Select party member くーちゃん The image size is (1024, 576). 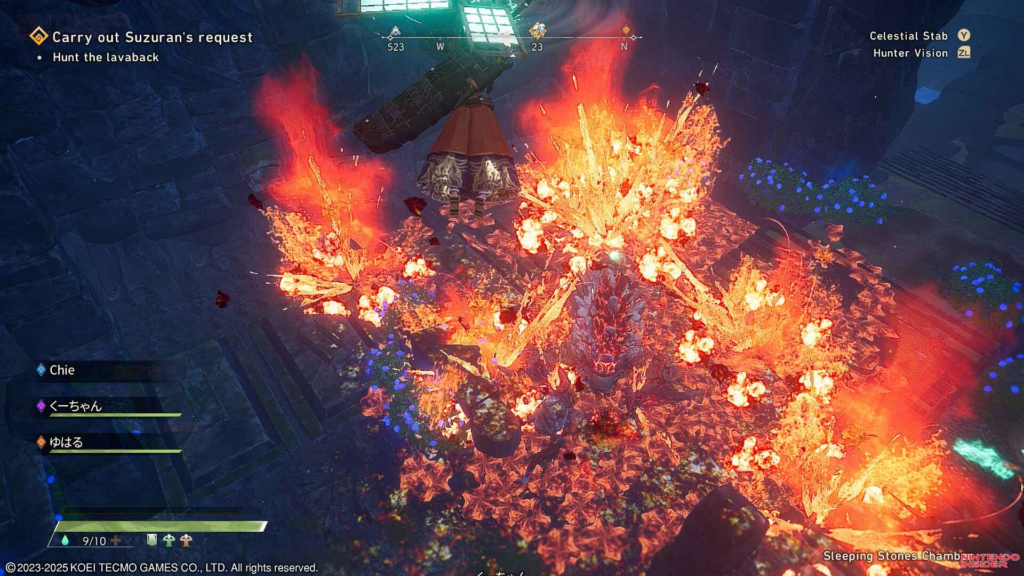76,406
